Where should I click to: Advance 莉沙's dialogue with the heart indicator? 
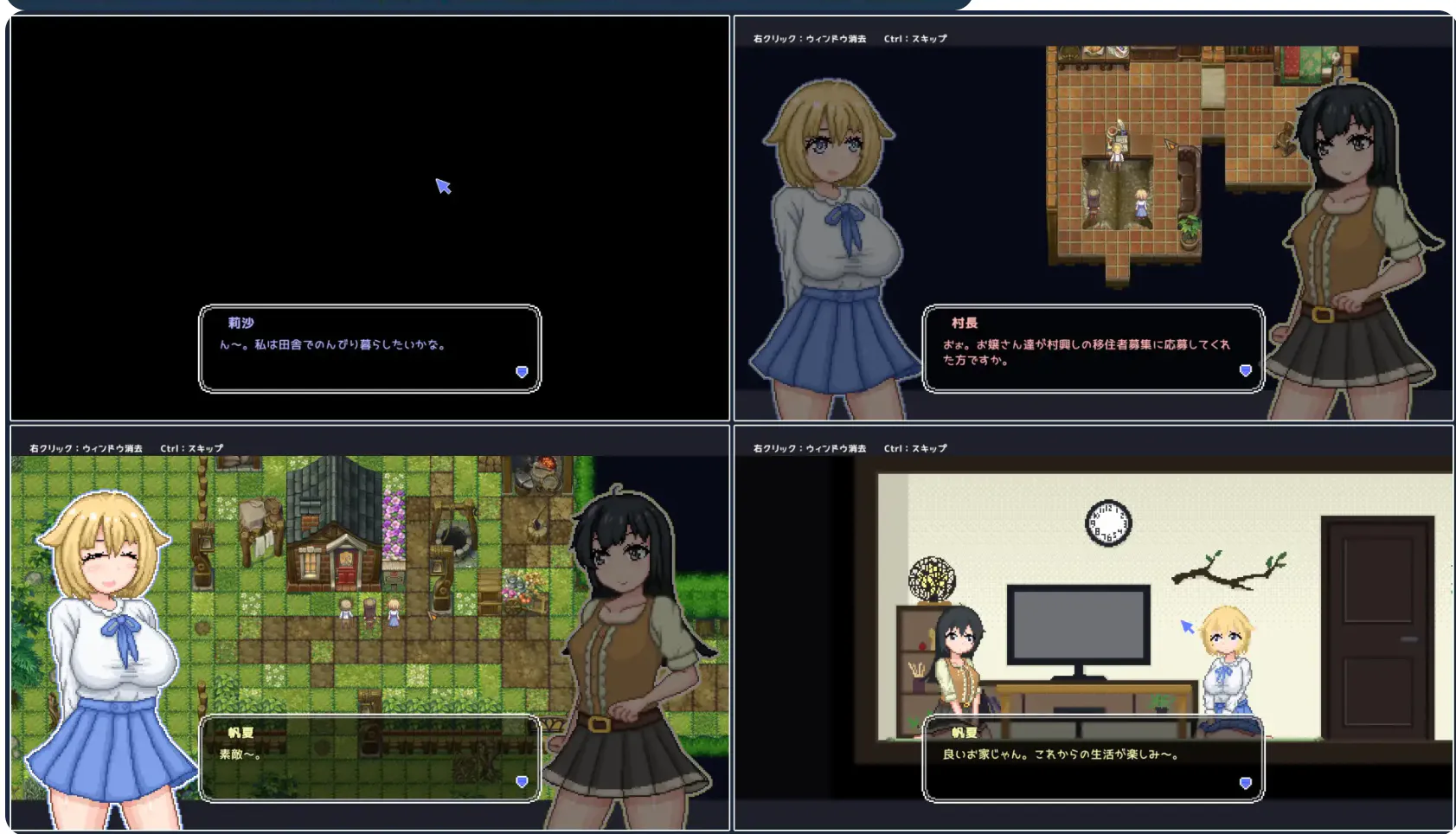[522, 372]
